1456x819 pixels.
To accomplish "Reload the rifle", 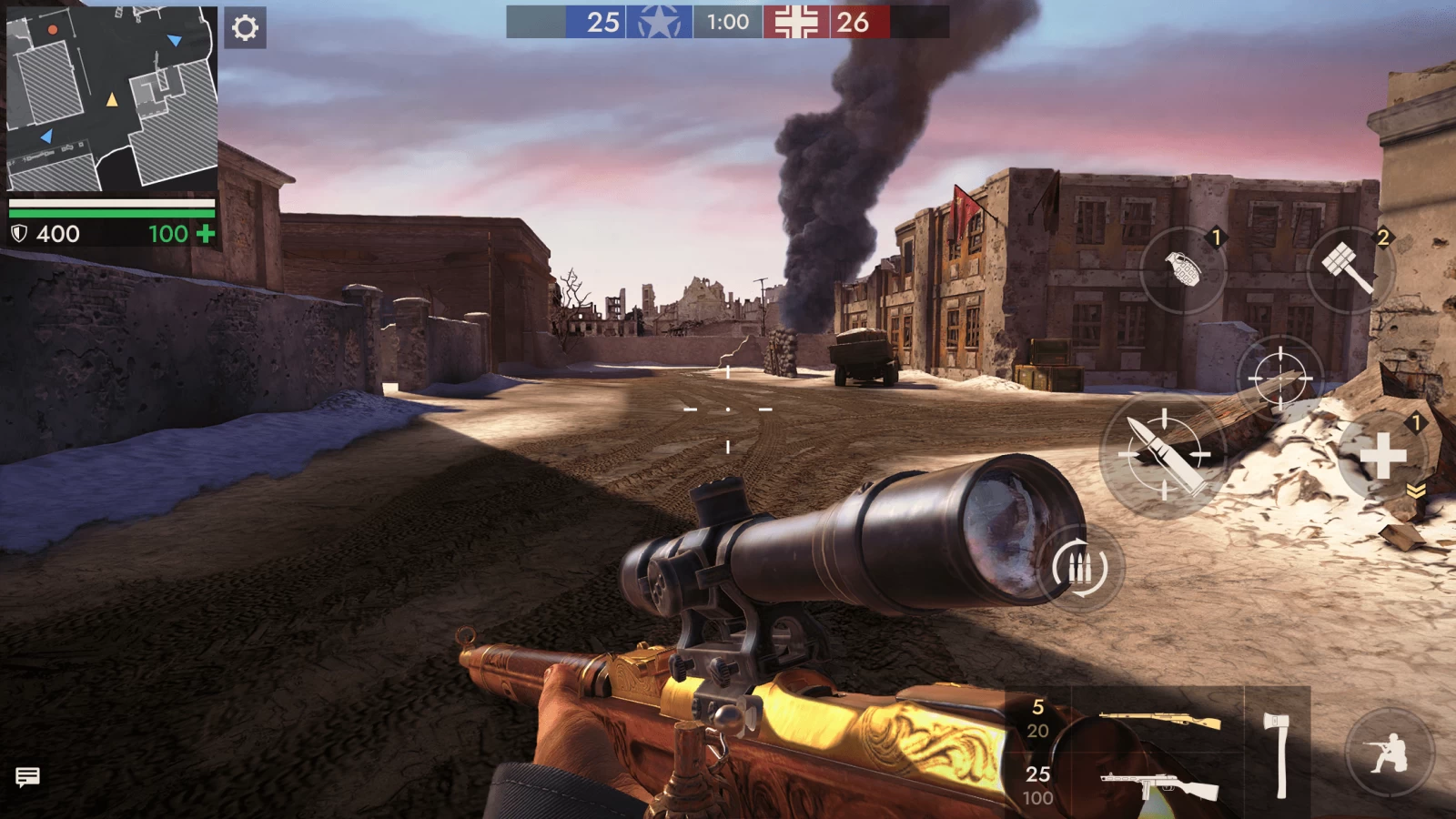I will coord(1079,568).
